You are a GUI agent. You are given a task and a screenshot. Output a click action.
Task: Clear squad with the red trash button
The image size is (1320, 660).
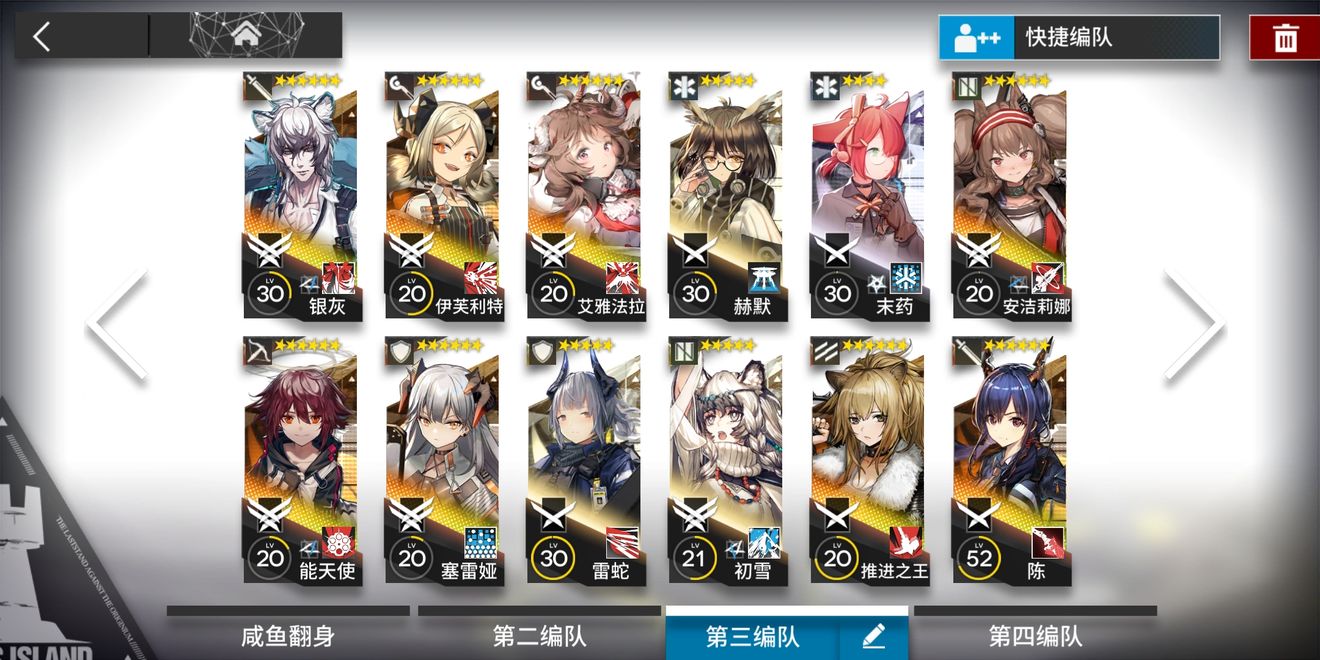coord(1284,38)
